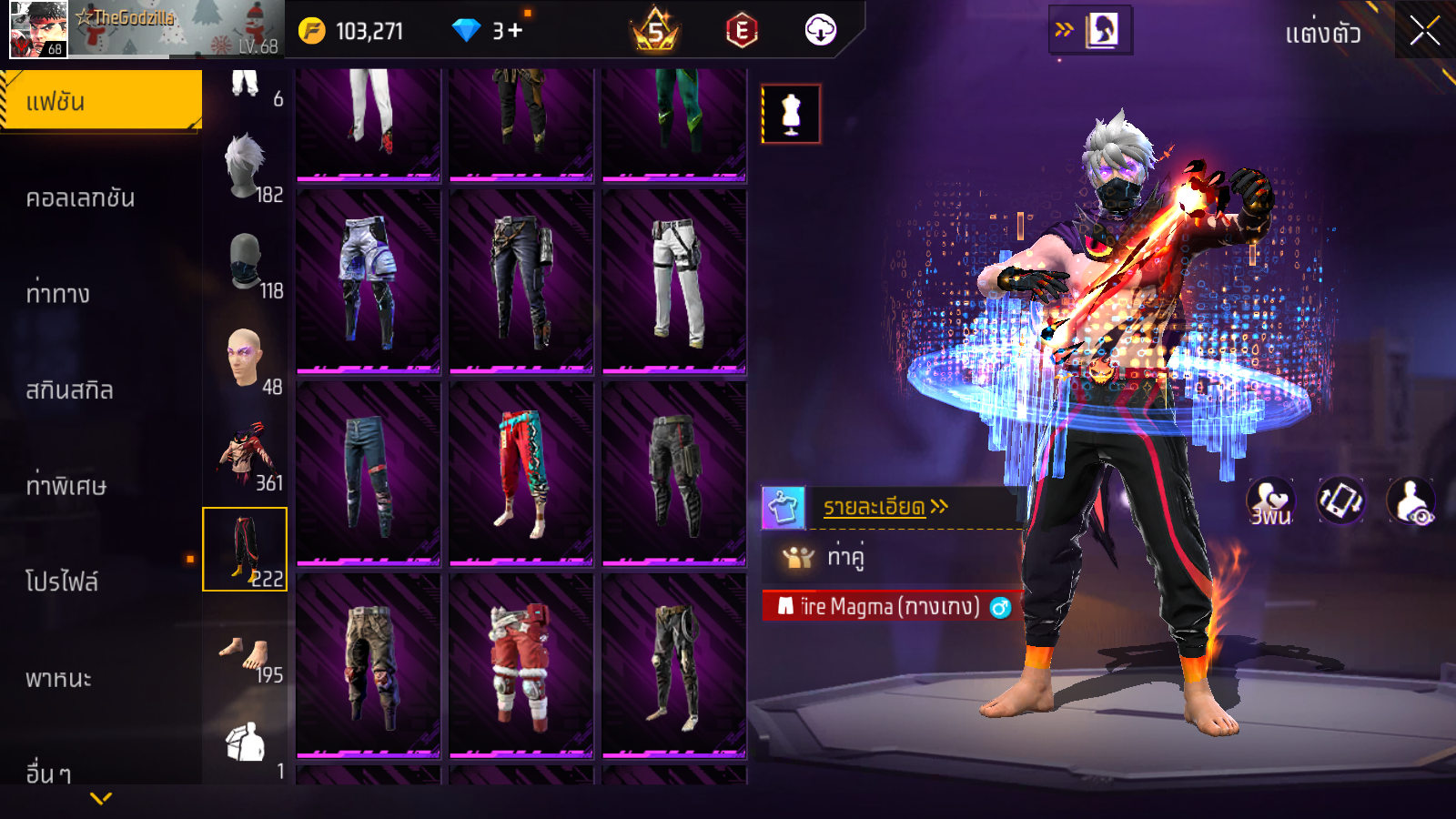
Task: Close the outfit screen with the X
Action: click(1424, 32)
